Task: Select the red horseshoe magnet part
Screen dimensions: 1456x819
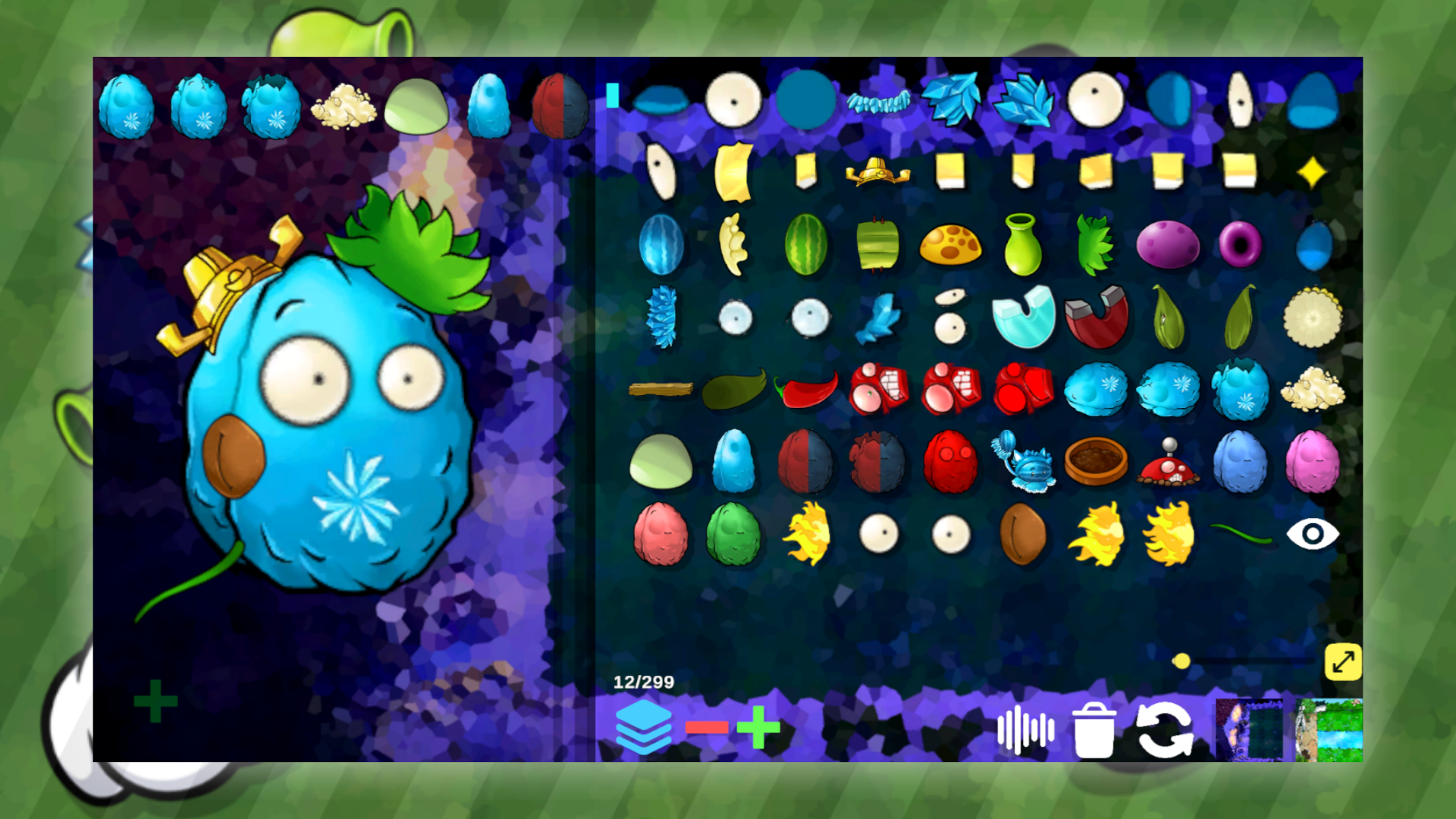Action: (1095, 318)
